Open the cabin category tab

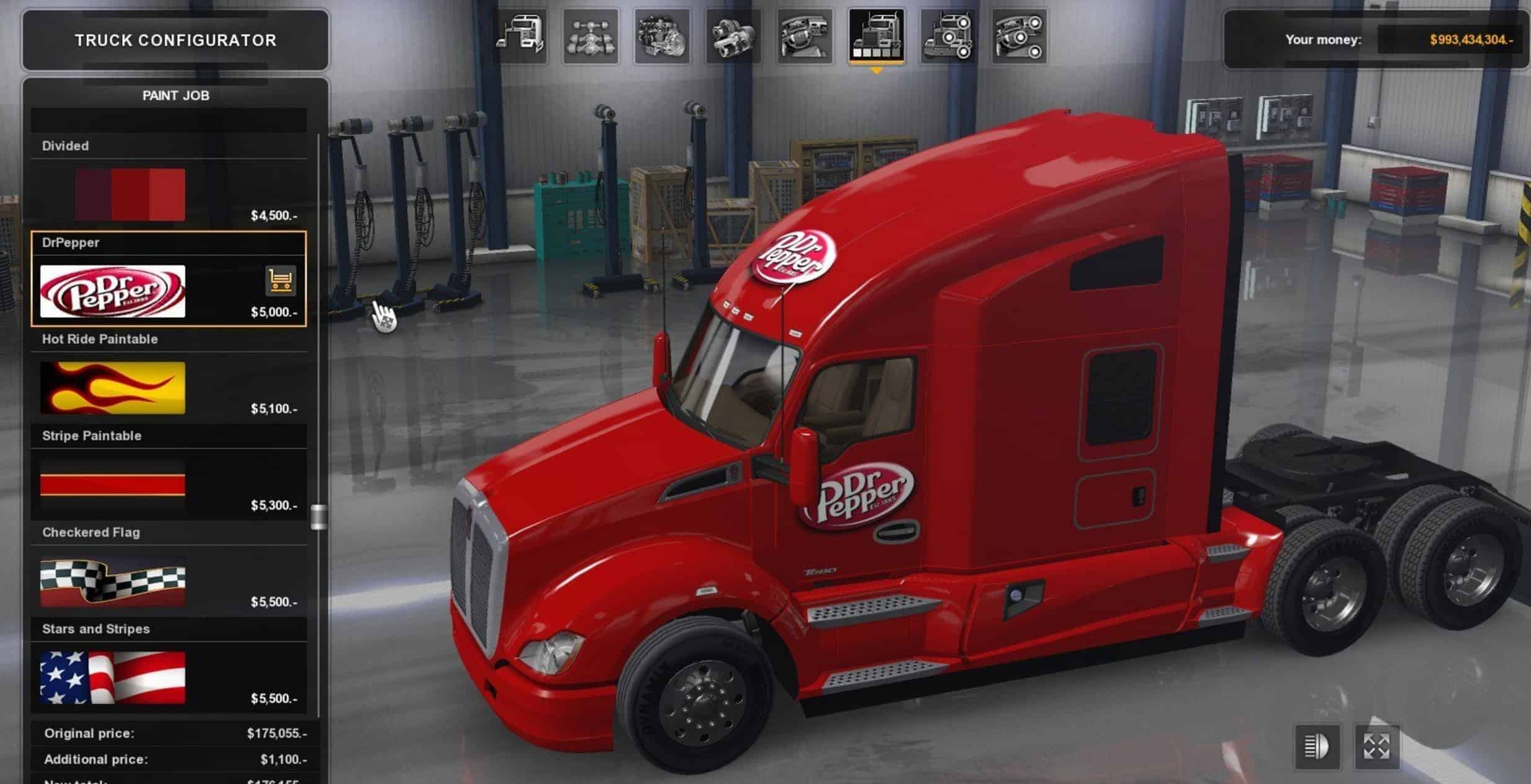coord(520,36)
